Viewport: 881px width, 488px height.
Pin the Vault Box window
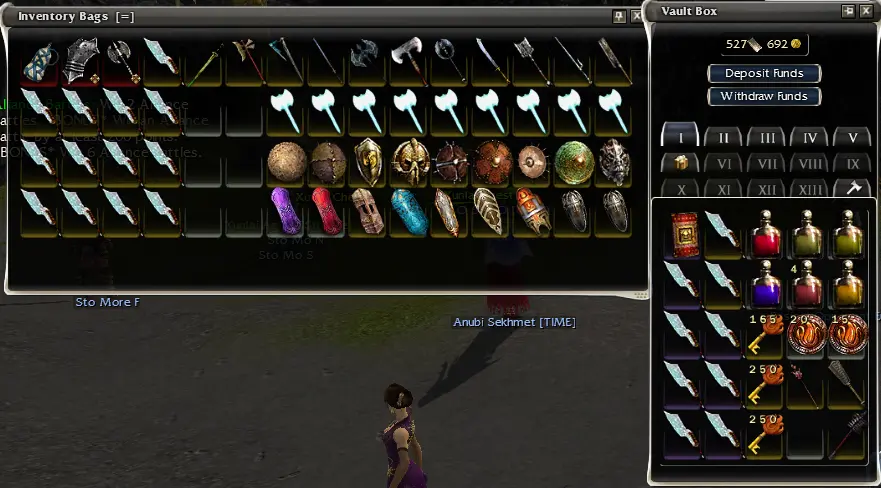[849, 11]
